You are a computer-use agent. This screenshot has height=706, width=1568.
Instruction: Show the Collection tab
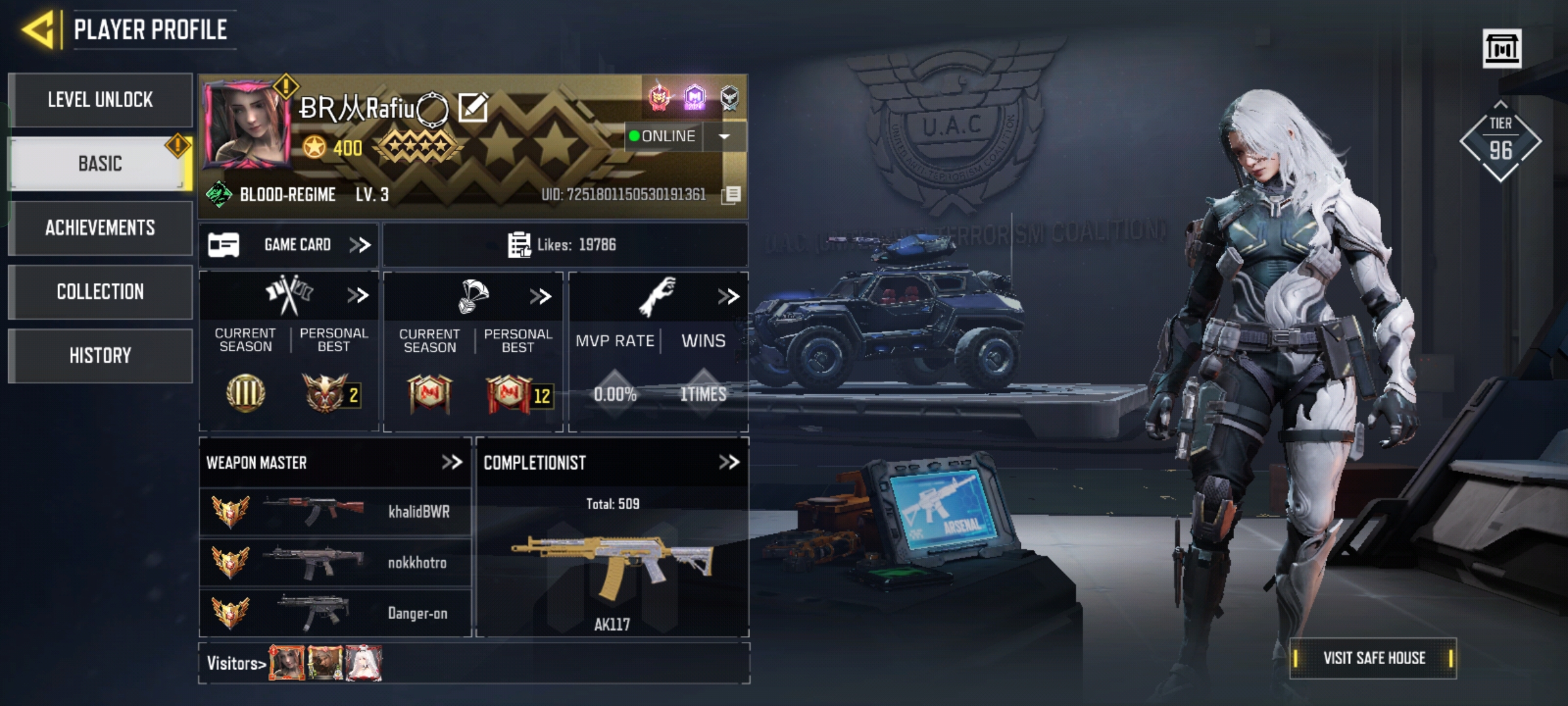pyautogui.click(x=100, y=292)
